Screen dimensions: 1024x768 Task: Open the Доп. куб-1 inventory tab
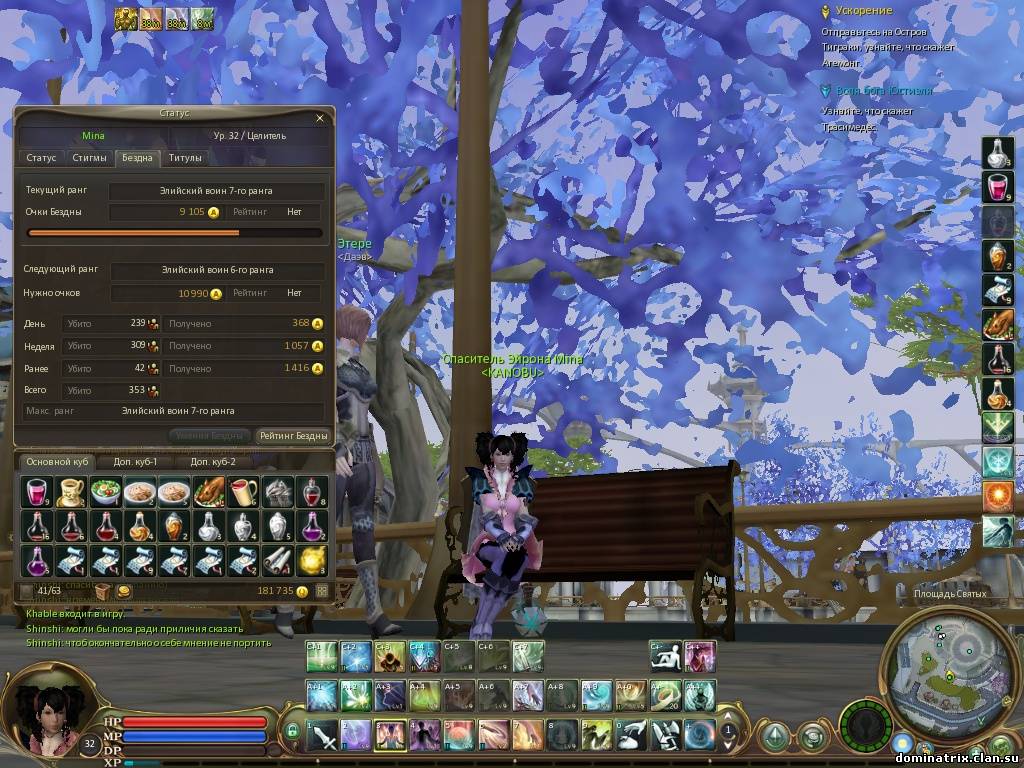tap(136, 462)
